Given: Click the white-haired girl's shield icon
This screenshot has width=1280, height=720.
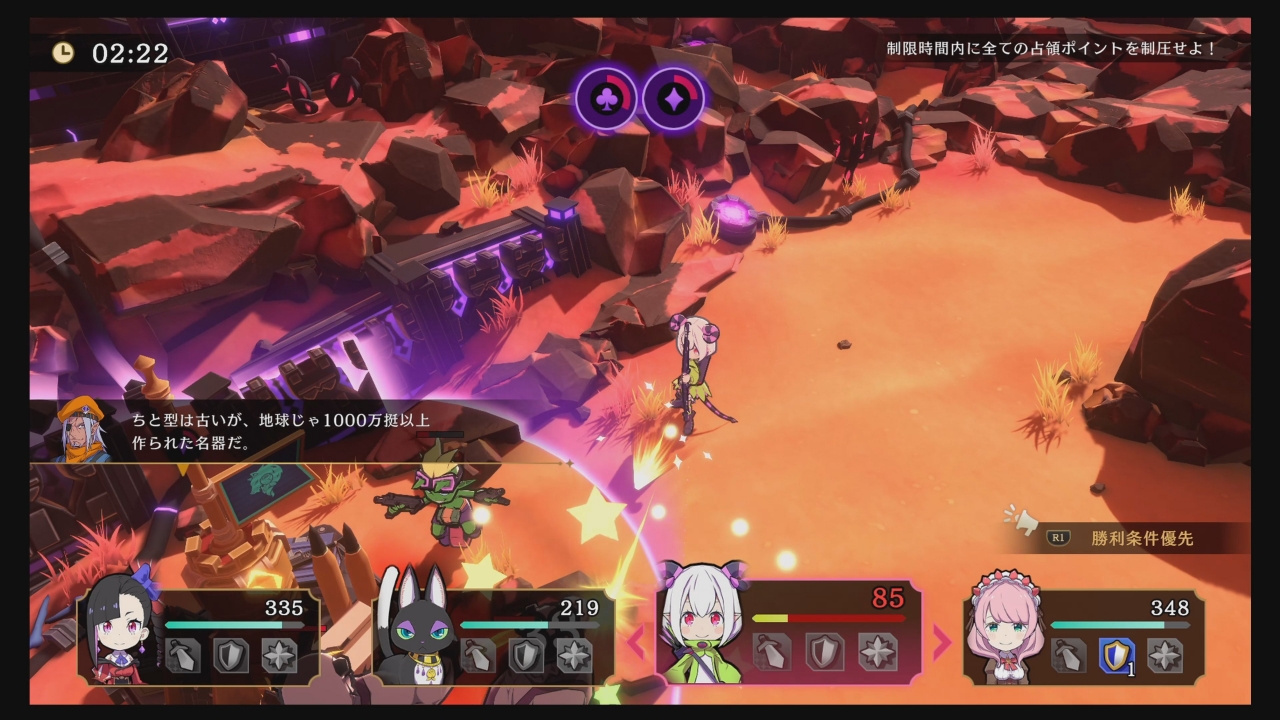Looking at the screenshot, I should (825, 652).
